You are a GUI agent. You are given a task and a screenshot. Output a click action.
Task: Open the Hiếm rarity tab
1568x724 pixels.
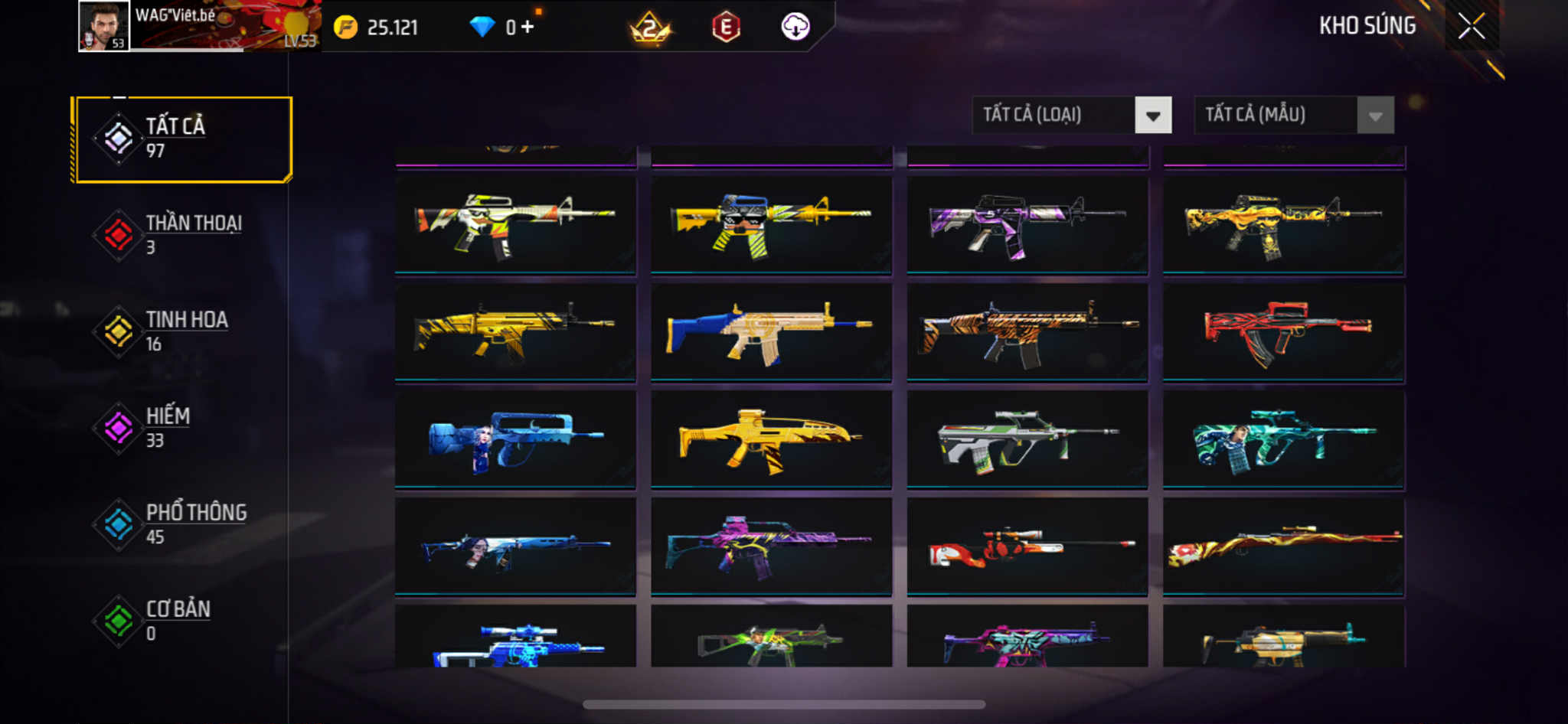click(184, 428)
